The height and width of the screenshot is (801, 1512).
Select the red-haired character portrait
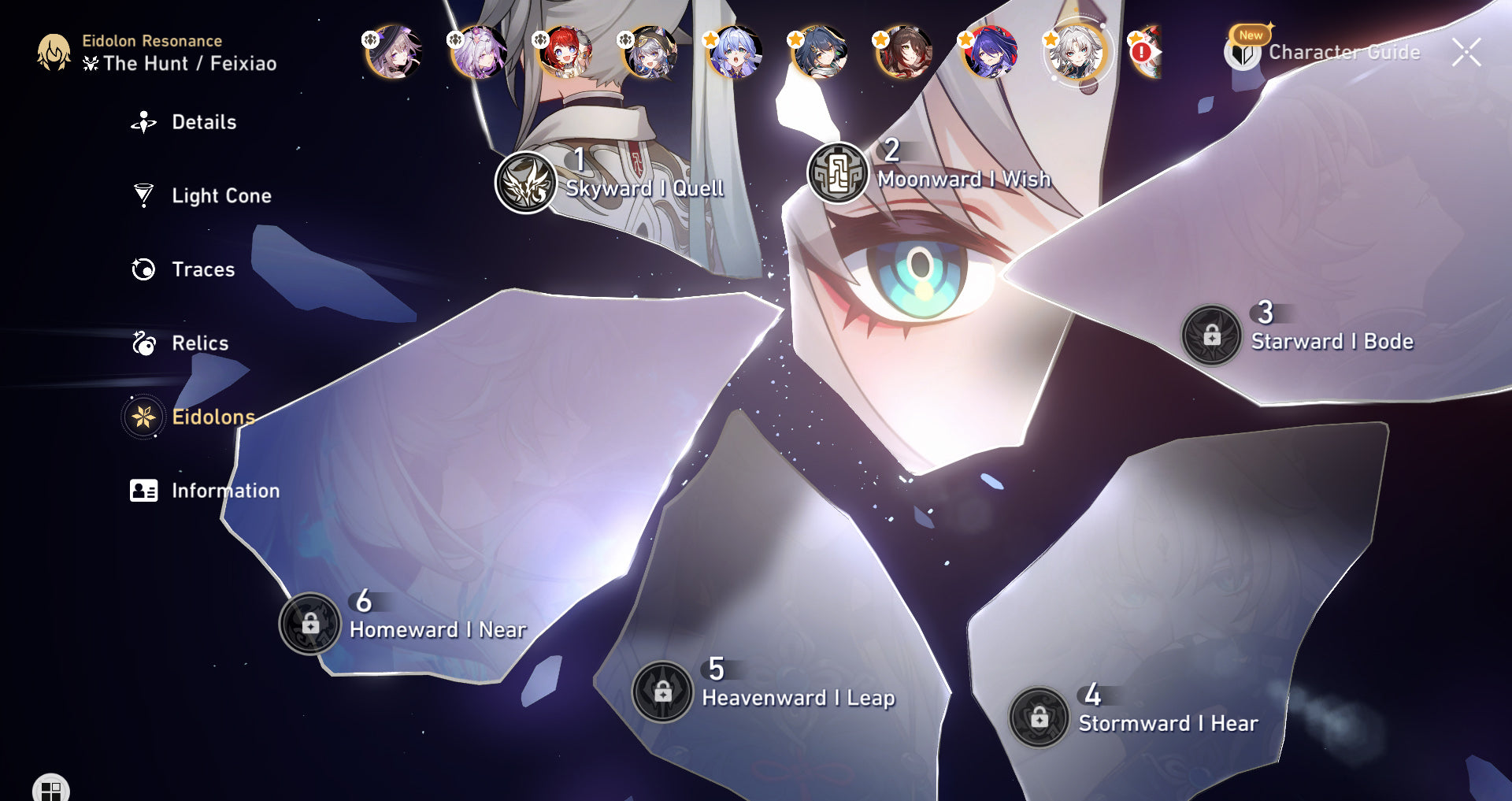564,53
